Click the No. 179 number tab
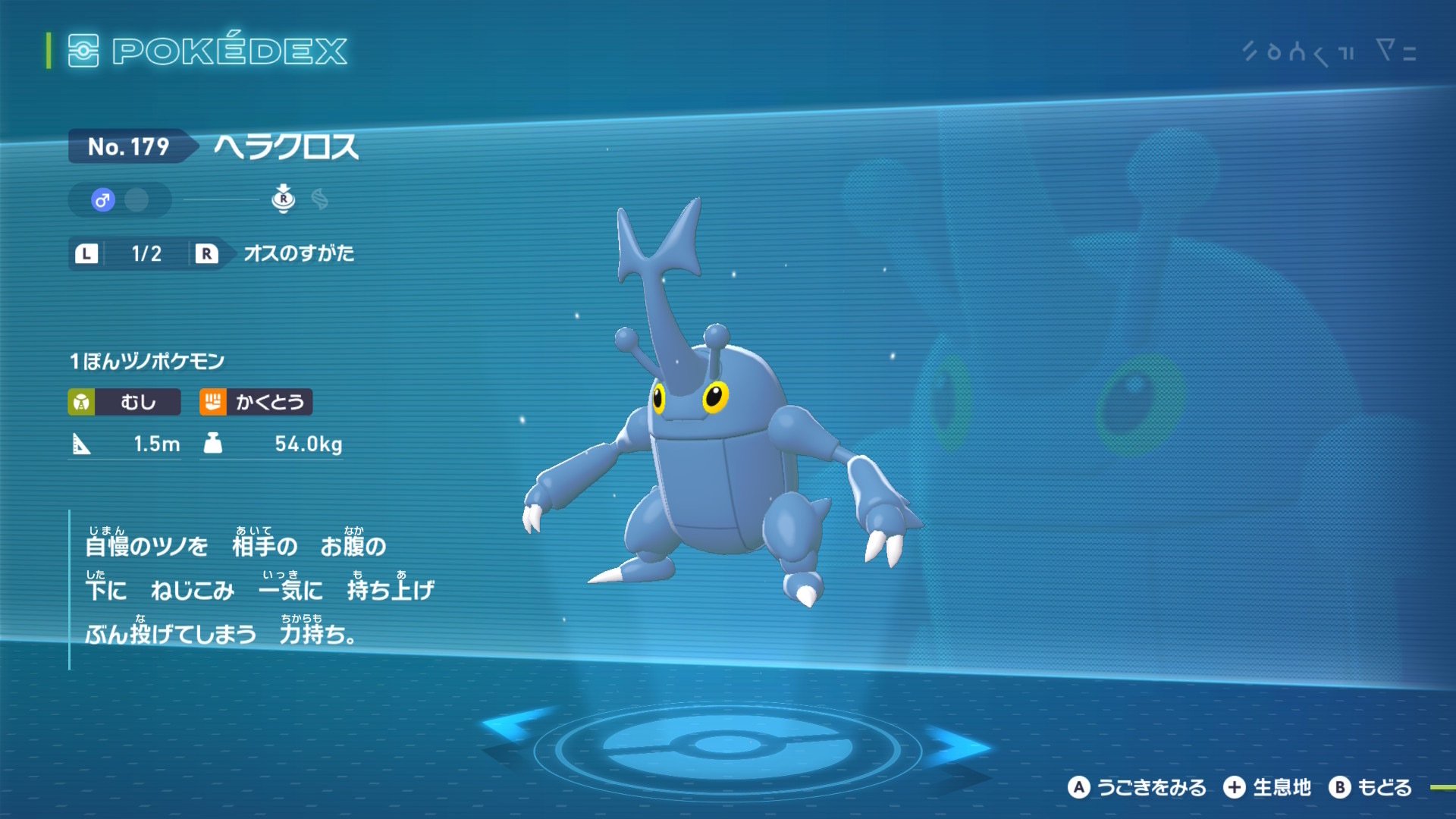 click(129, 149)
